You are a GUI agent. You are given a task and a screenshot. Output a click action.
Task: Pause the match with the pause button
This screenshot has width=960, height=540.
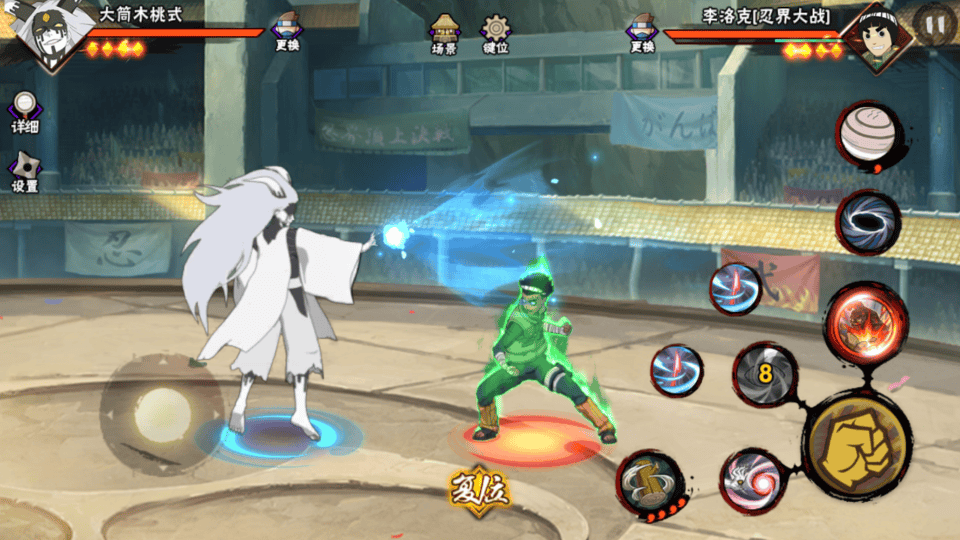coord(933,24)
